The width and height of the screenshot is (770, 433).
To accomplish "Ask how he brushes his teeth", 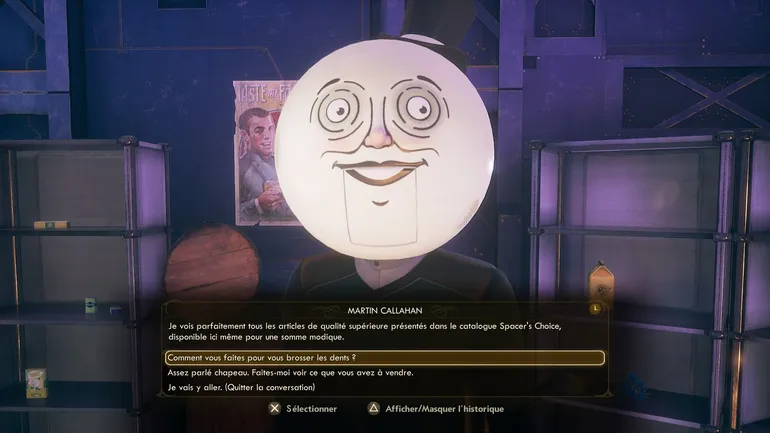I will 262,357.
